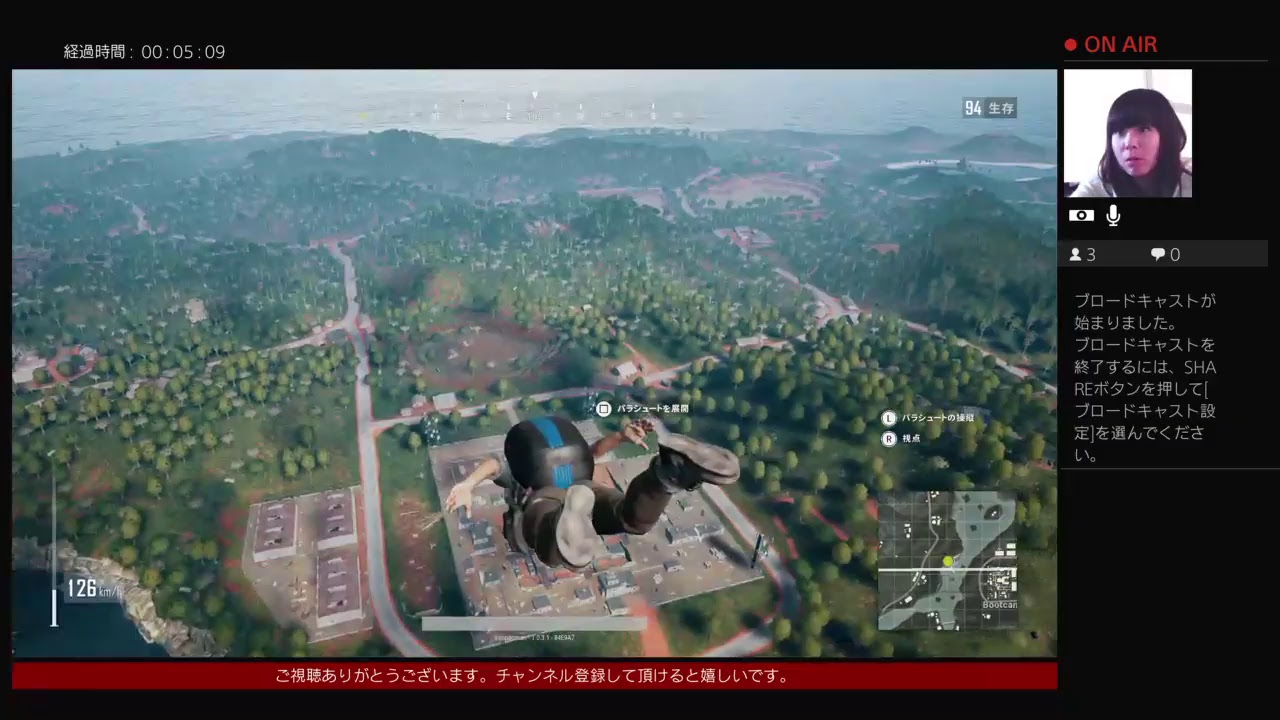The height and width of the screenshot is (720, 1280).
Task: Click the comment speech bubble icon
Action: click(x=1156, y=254)
